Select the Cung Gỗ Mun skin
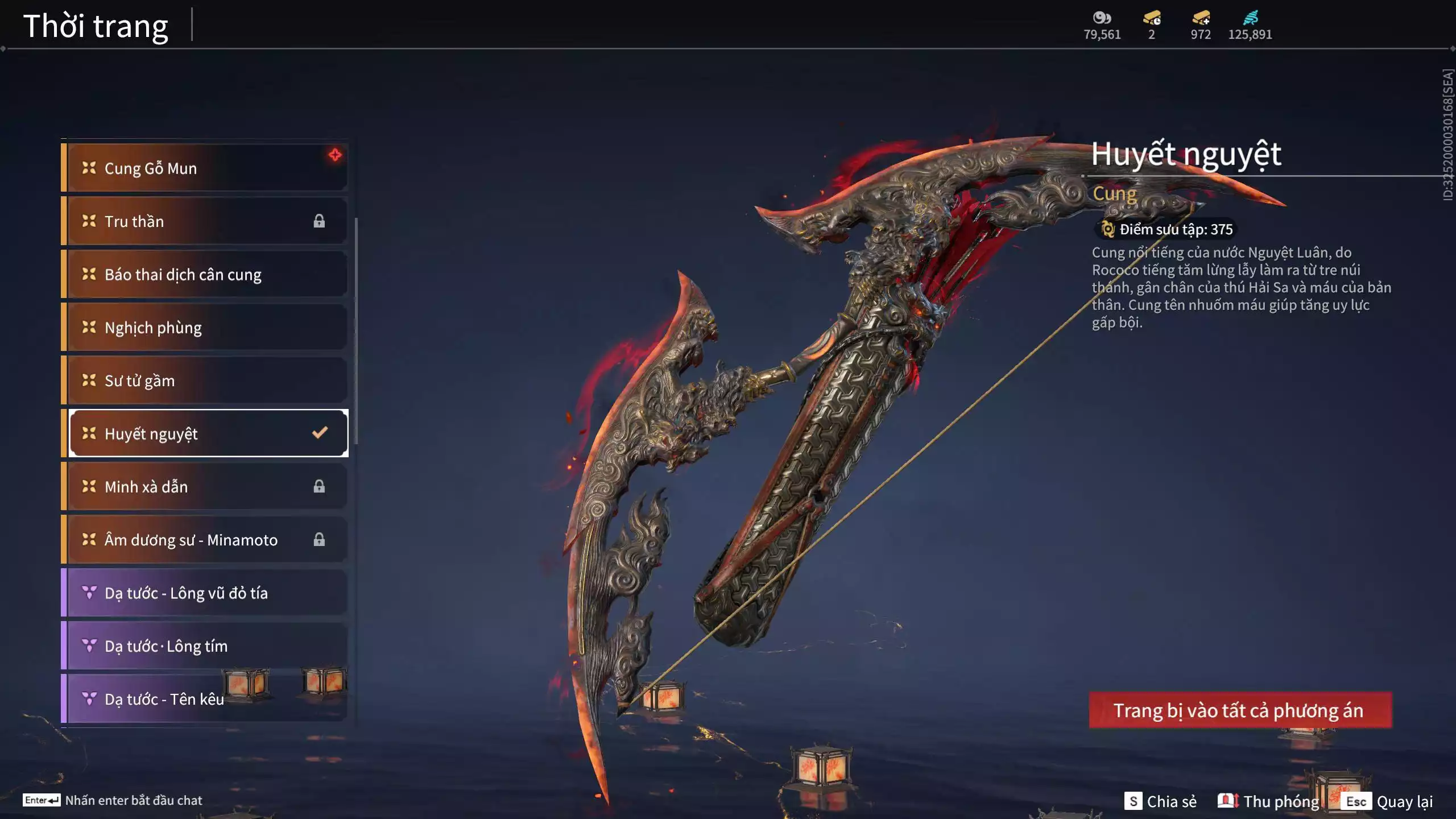Viewport: 1456px width, 819px height. pyautogui.click(x=205, y=168)
